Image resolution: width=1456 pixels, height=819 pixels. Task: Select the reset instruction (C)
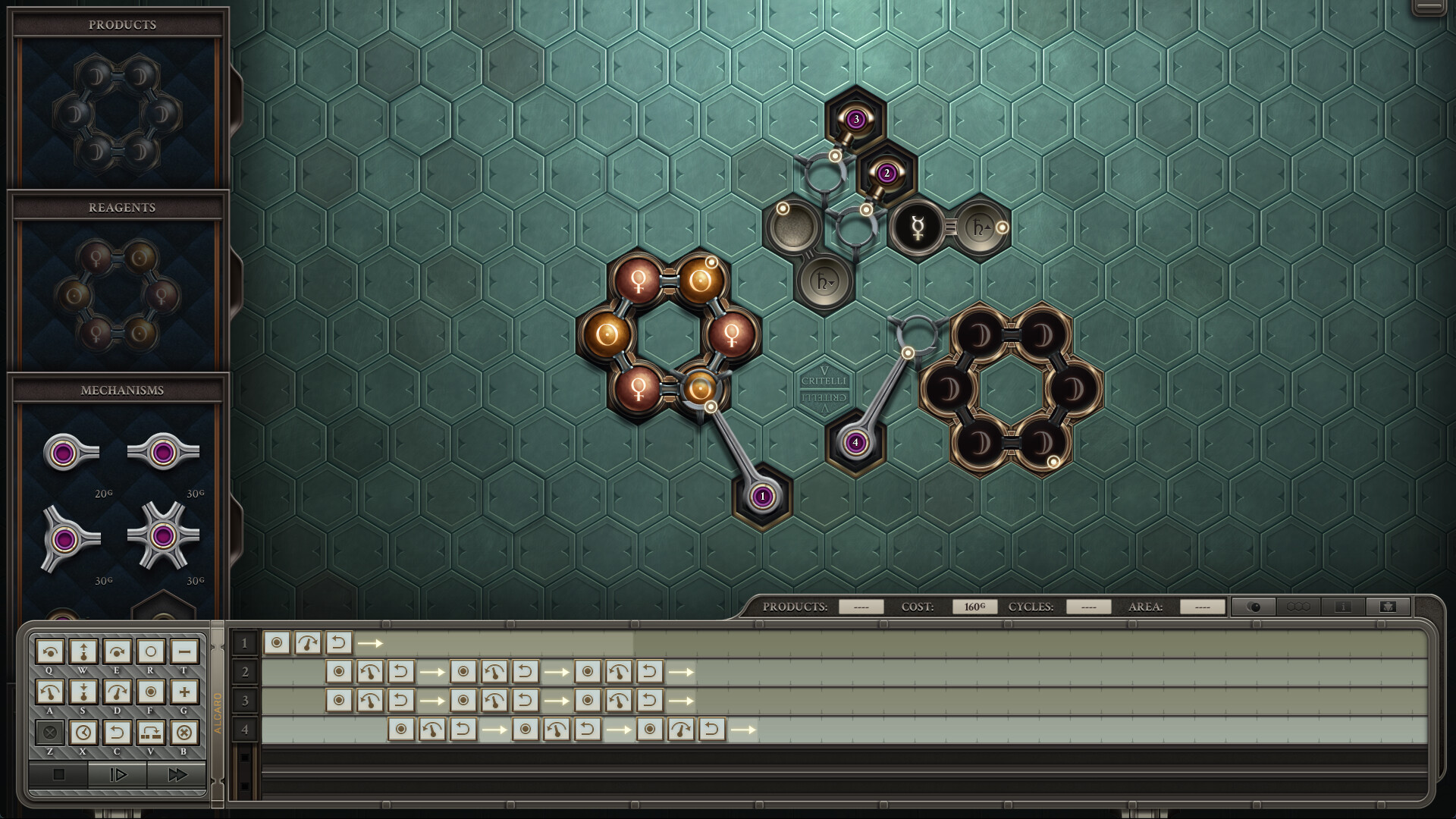click(118, 732)
